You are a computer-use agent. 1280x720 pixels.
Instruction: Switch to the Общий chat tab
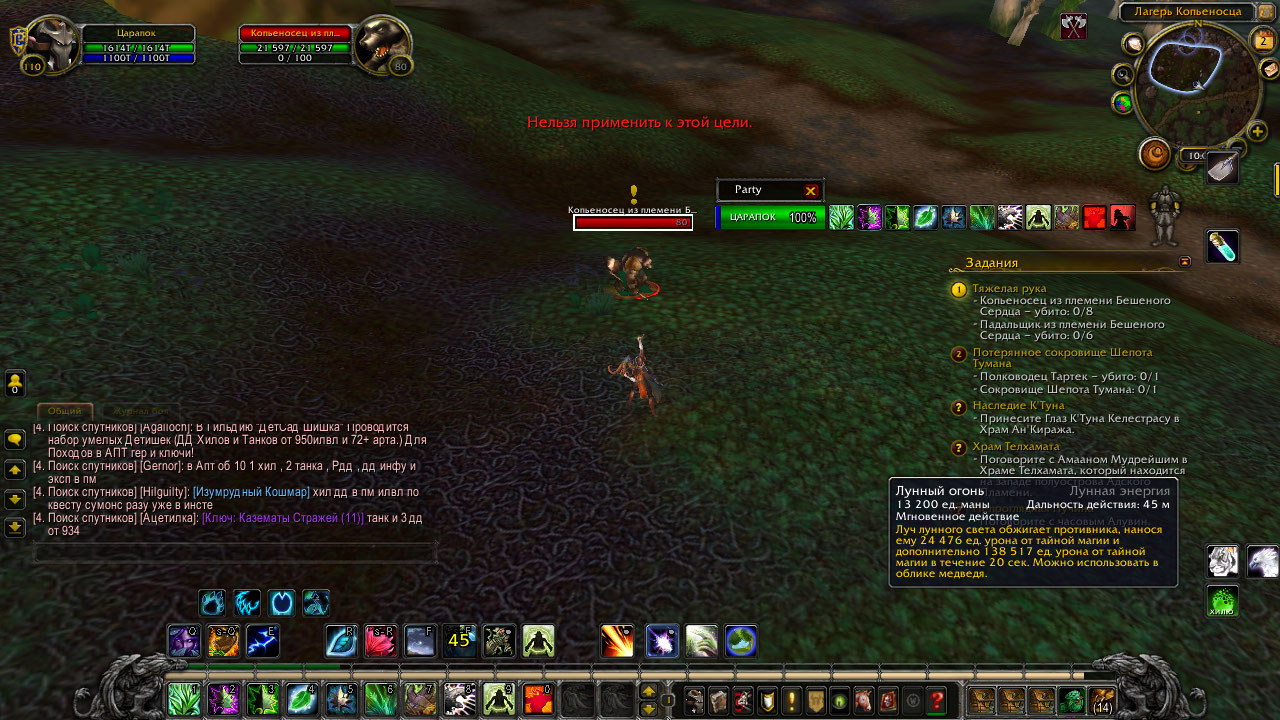click(65, 411)
